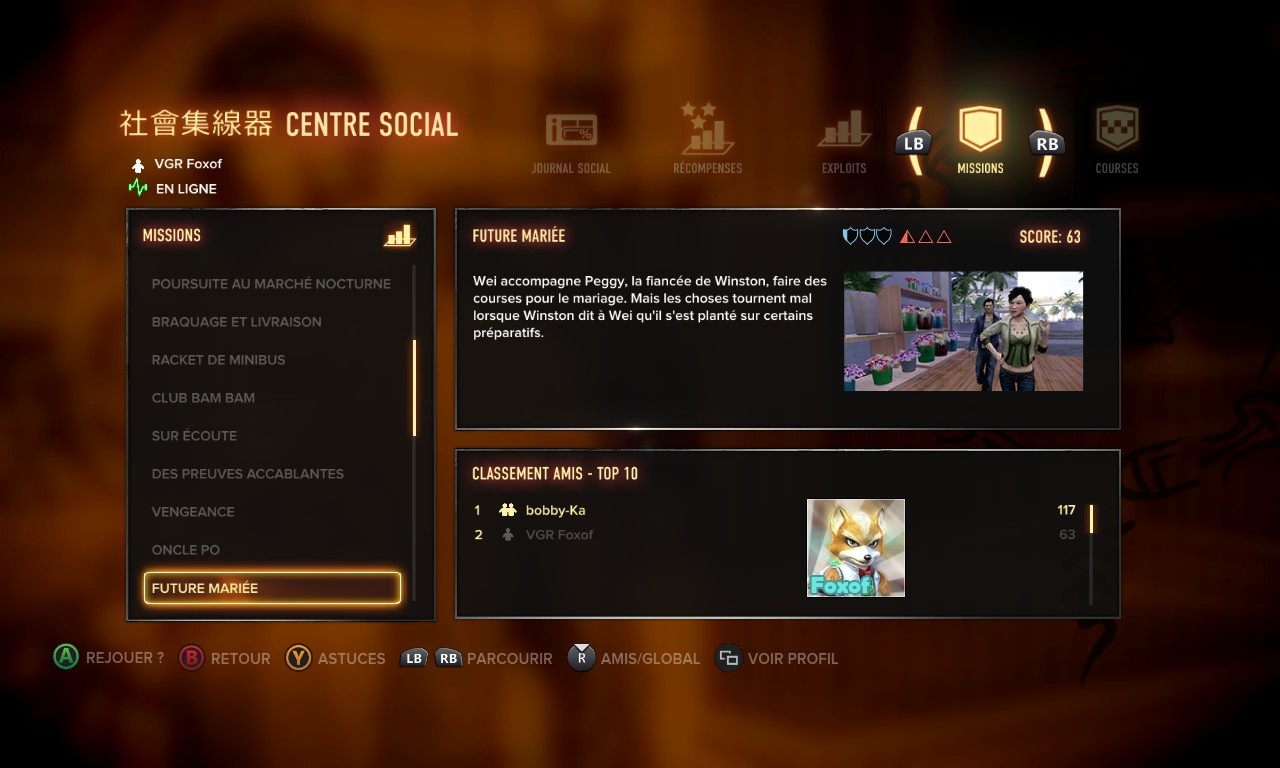Click the leaderboard icon in Missions header
The width and height of the screenshot is (1280, 768).
[399, 236]
